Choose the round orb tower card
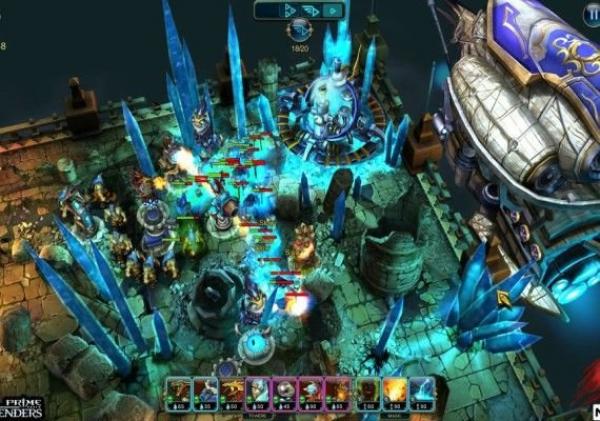The image size is (600, 421). 286,391
